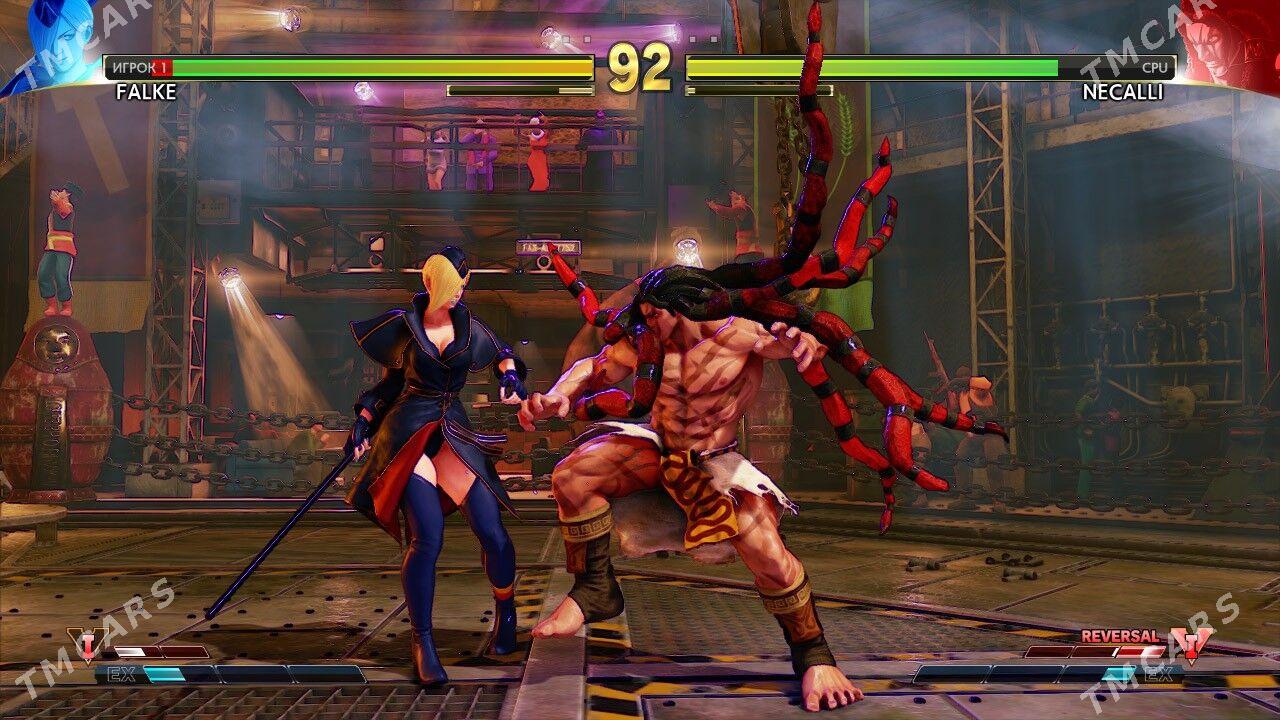Image resolution: width=1280 pixels, height=720 pixels.
Task: Select the FALKE name label
Action: point(148,93)
